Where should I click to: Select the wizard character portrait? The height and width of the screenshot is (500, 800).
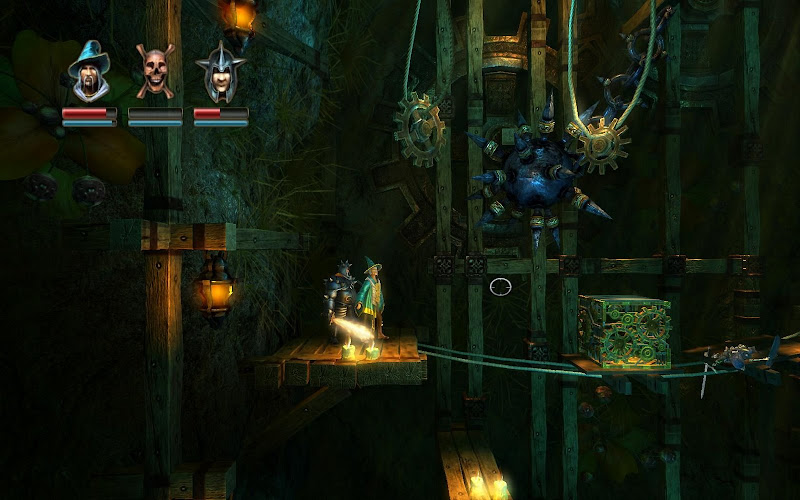click(89, 72)
